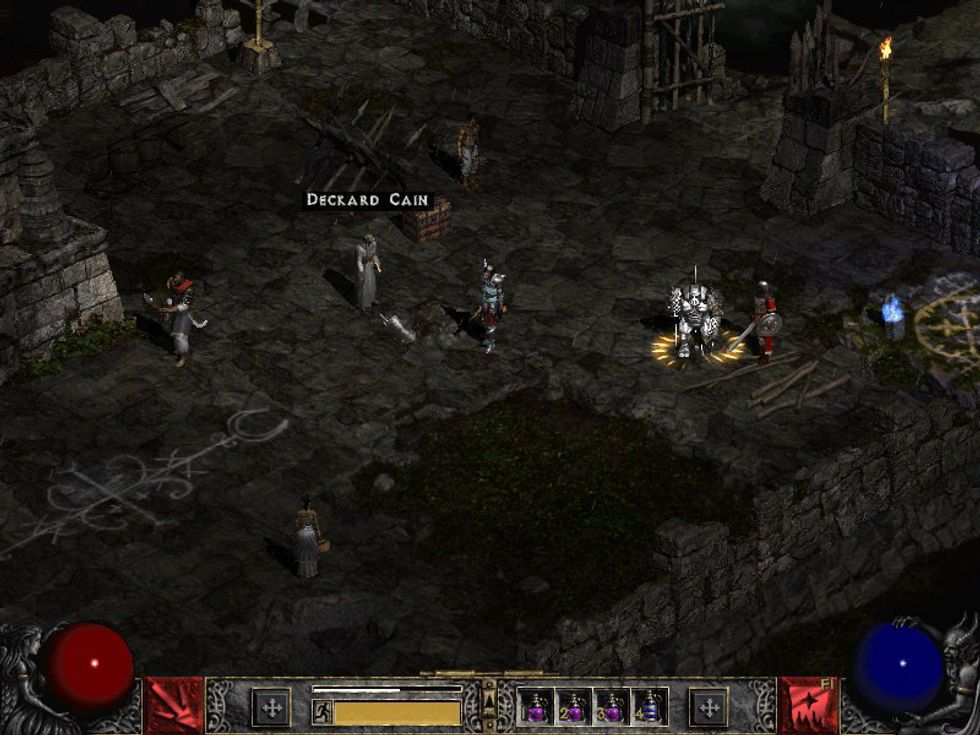Use the purple potion in belt slot 3
Viewport: 980px width, 735px height.
[611, 708]
